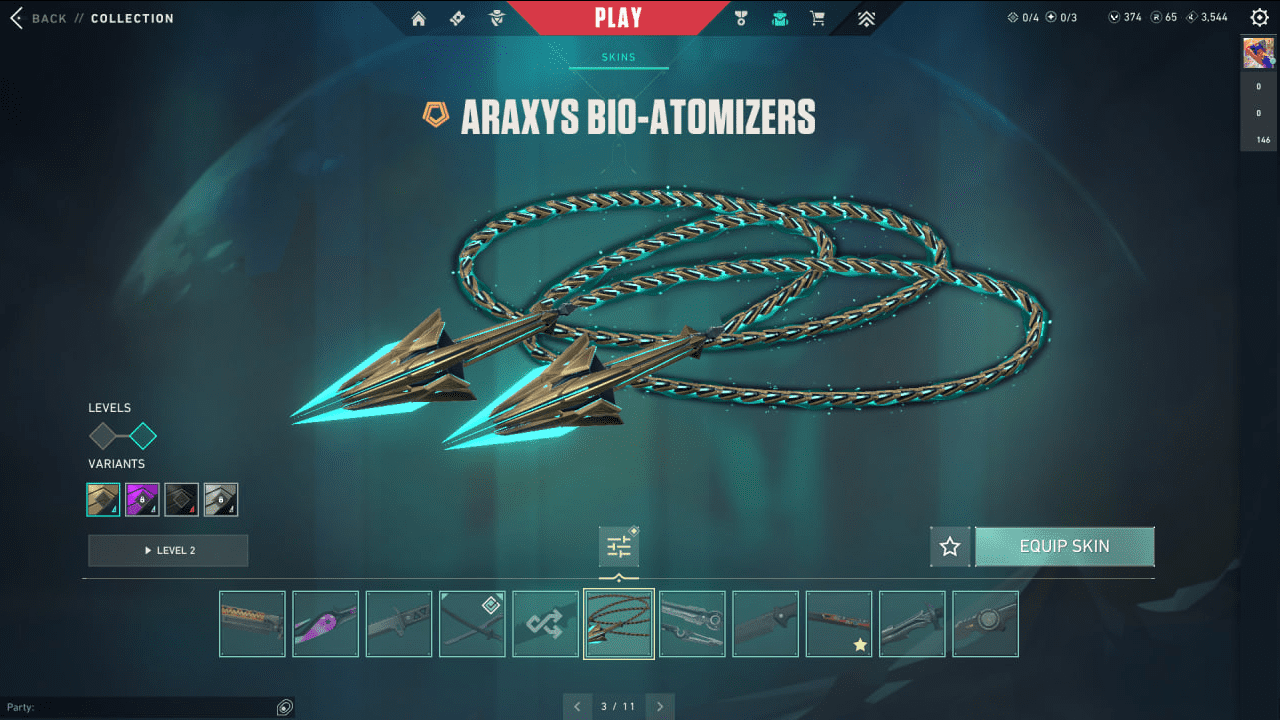Select the purple-bladed knife skin thumbnail
1280x720 pixels.
tap(325, 624)
